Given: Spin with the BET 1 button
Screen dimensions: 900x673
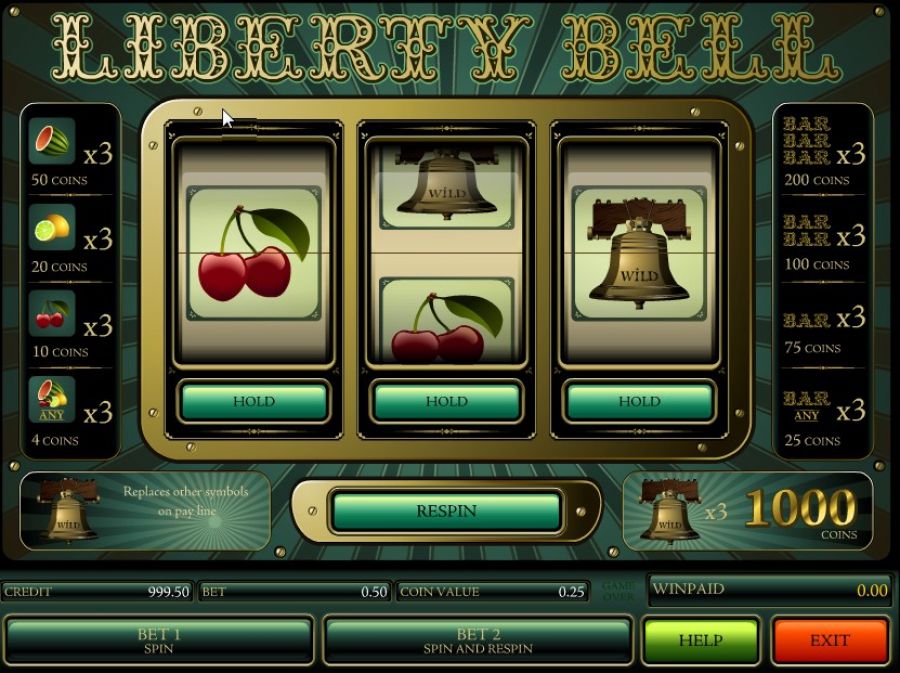Looking at the screenshot, I should 159,641.
